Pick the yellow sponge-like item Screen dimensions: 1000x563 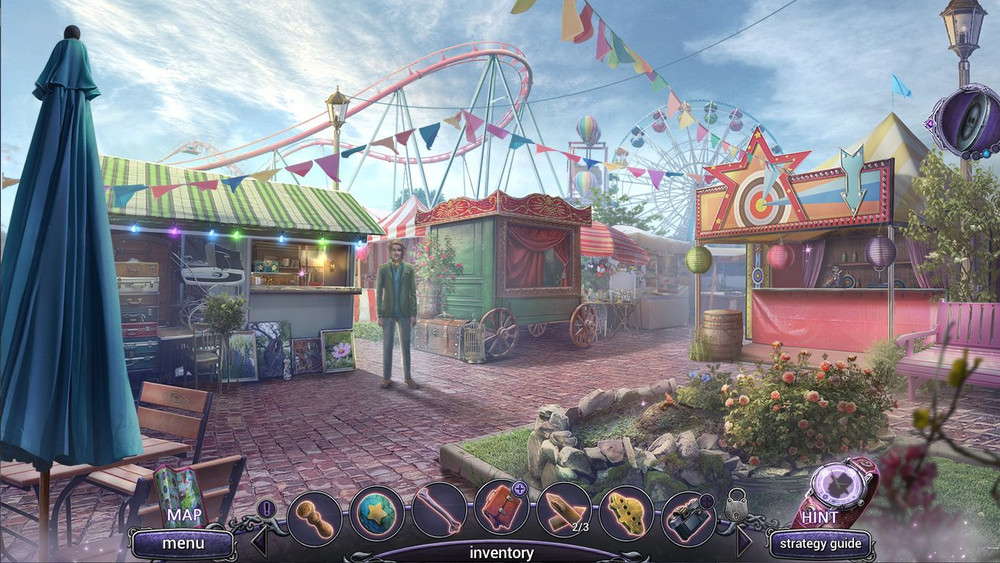point(626,512)
